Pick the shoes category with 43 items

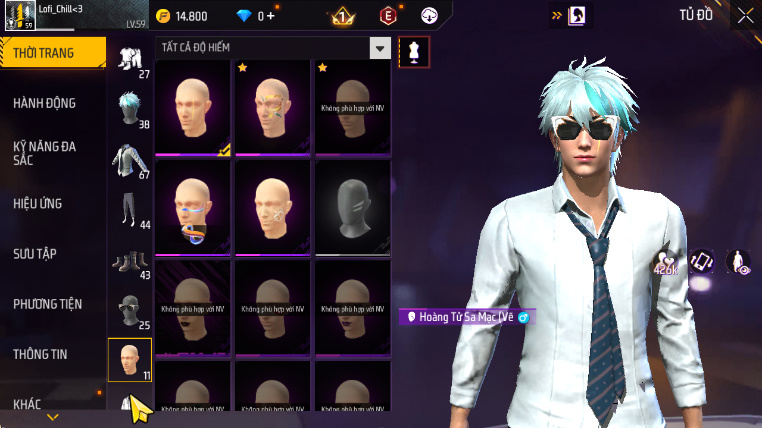[130, 262]
